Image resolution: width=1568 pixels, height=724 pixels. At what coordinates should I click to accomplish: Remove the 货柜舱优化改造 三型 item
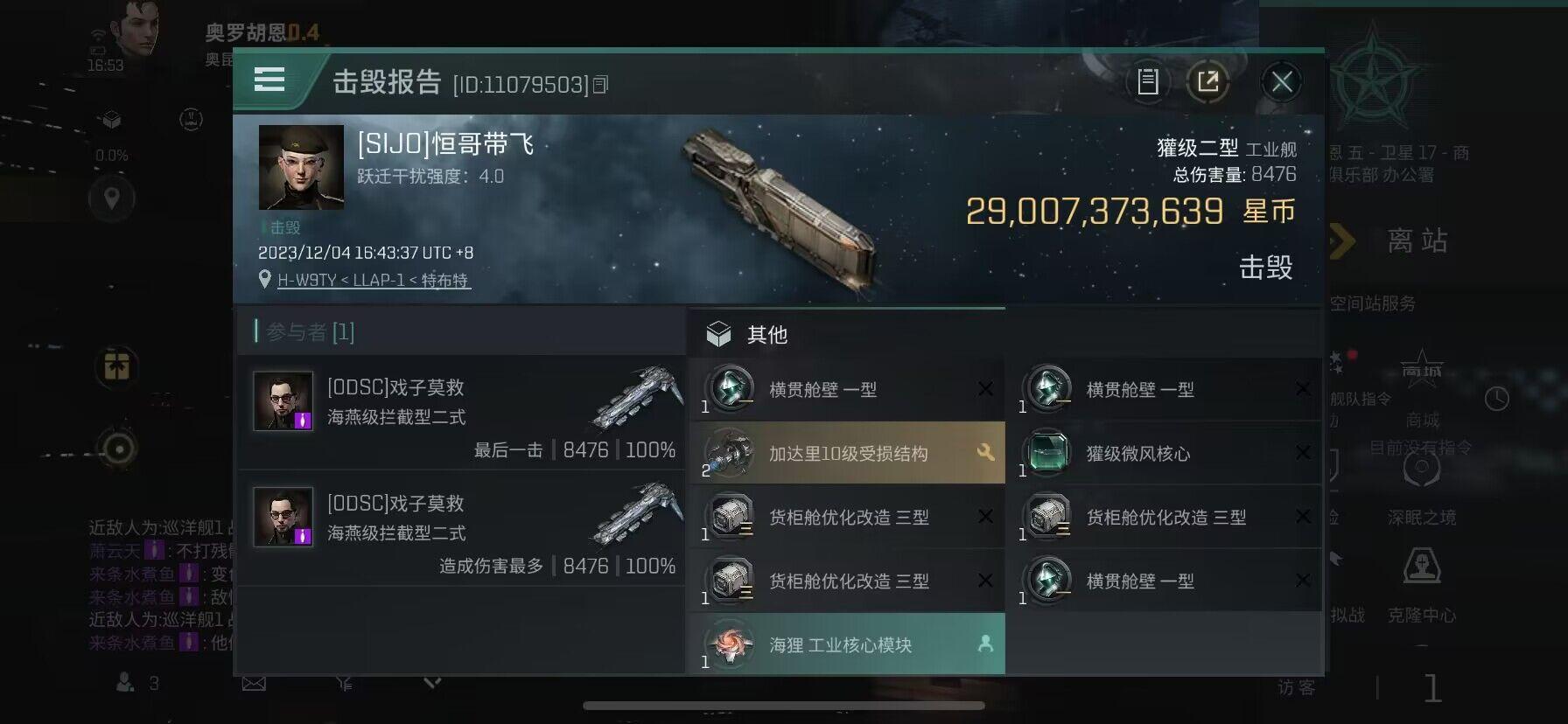(987, 517)
